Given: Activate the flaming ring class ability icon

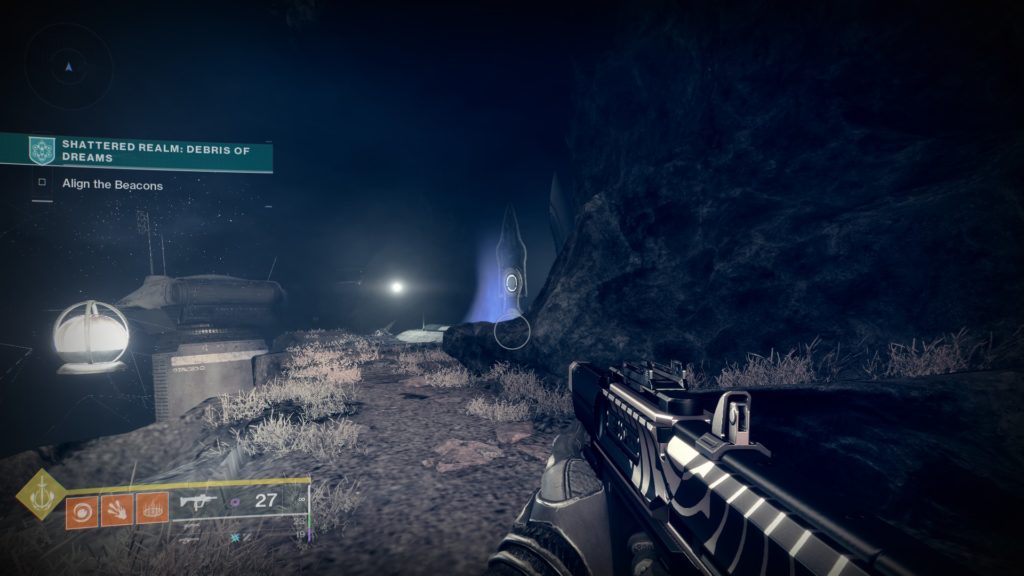Looking at the screenshot, I should (x=152, y=510).
